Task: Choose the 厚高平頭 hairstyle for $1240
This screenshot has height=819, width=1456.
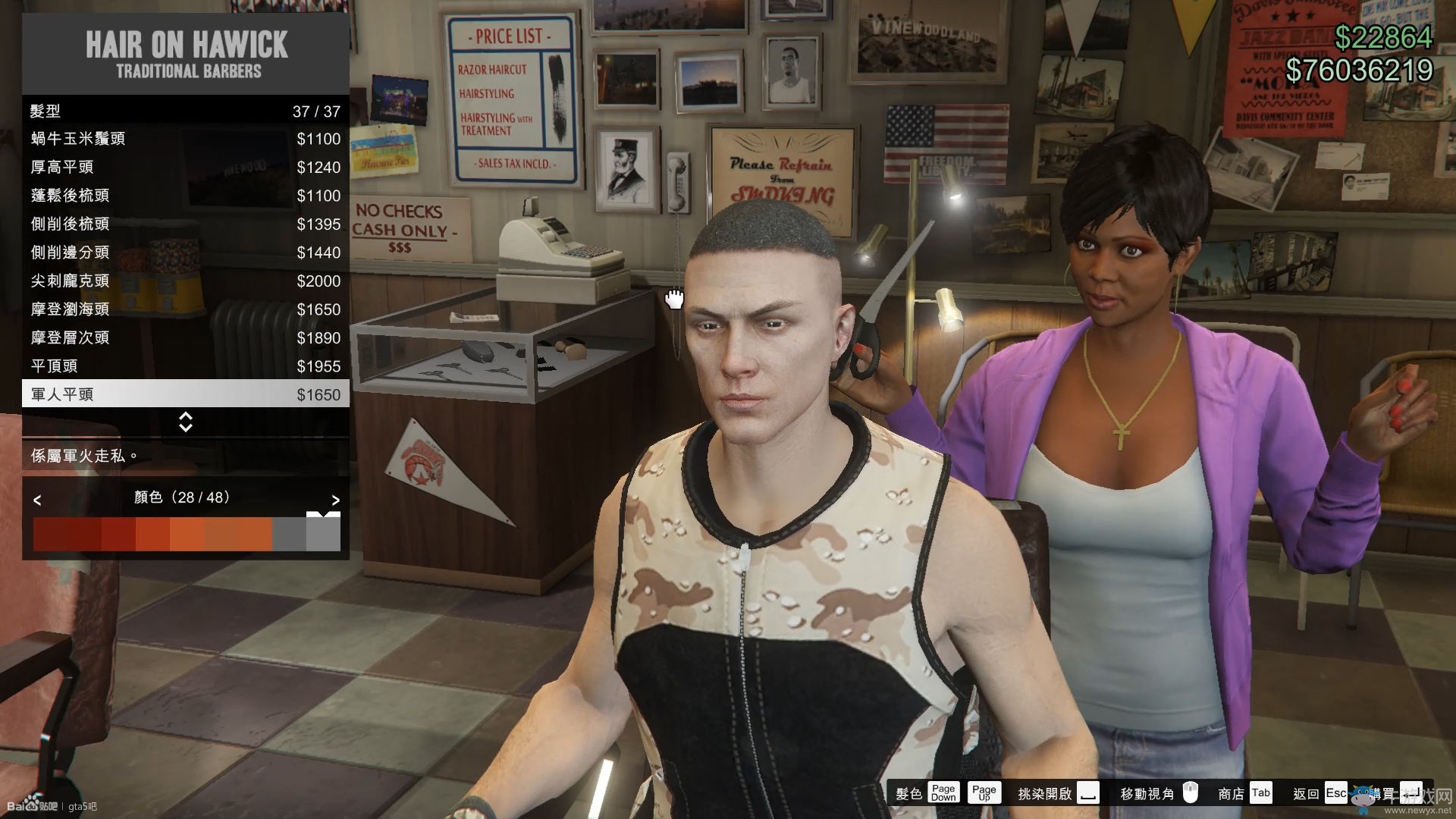Action: [x=185, y=167]
